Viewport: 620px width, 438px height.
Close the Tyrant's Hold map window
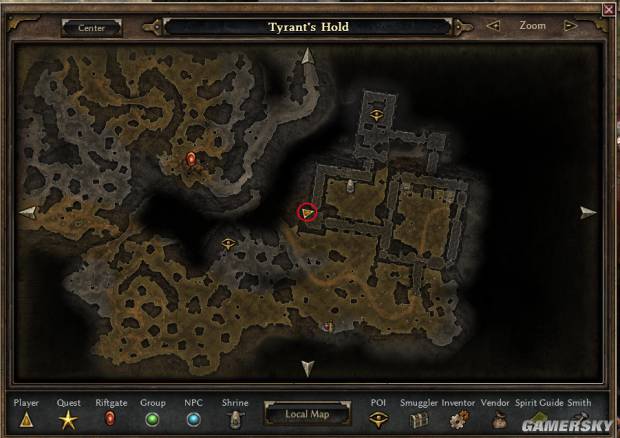609,9
